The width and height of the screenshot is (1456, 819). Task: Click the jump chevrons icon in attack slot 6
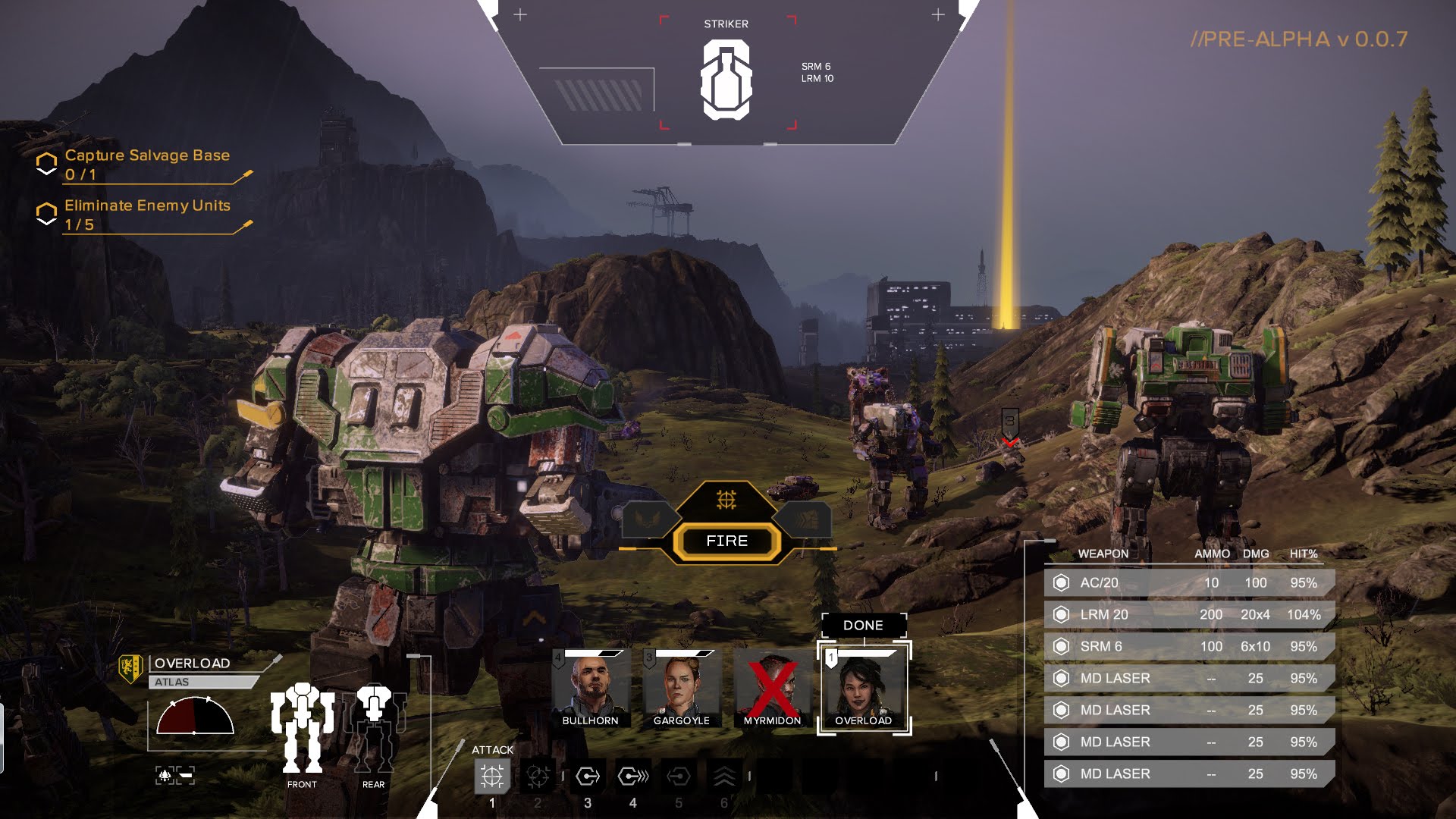(726, 777)
